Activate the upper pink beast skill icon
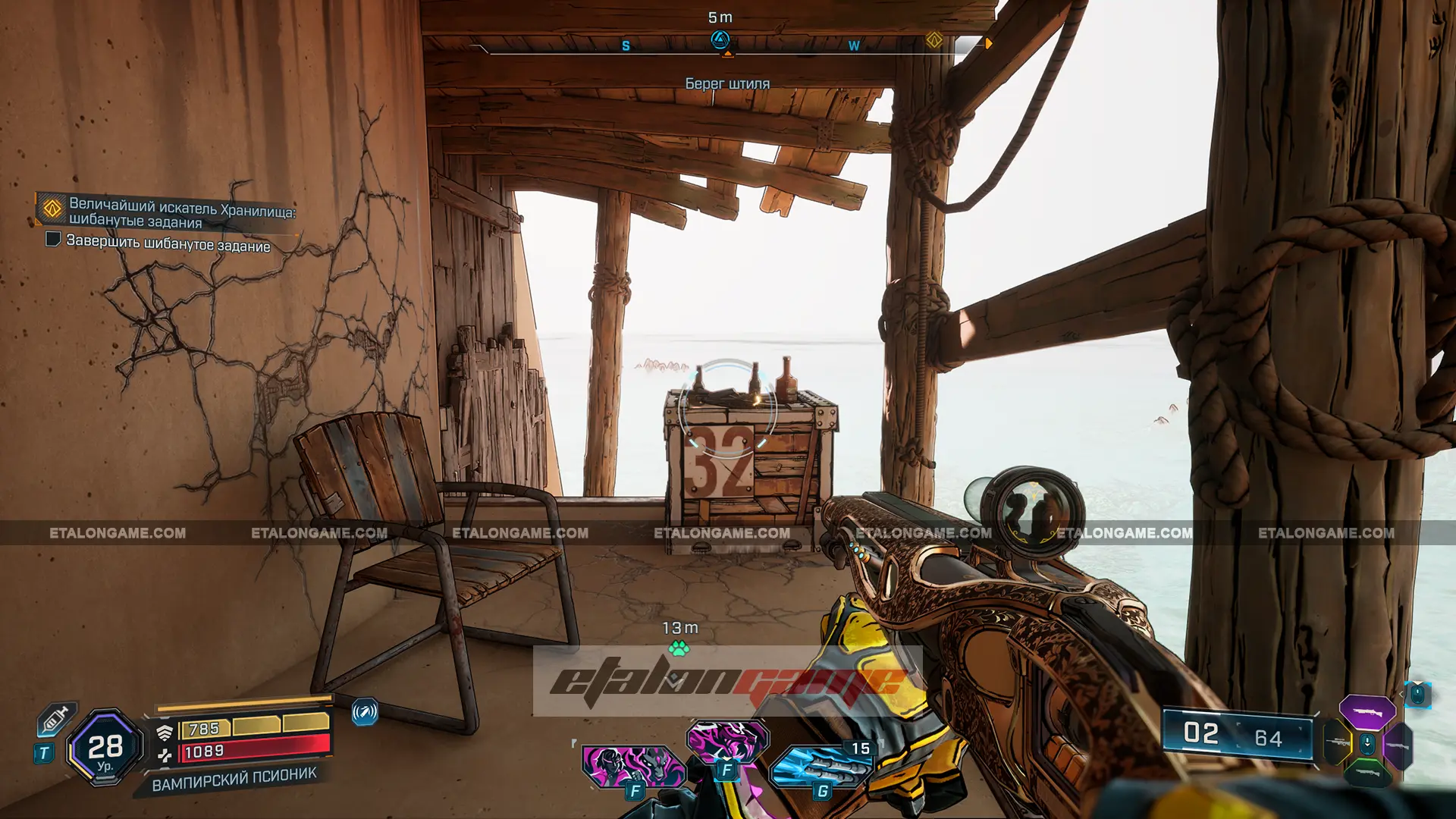This screenshot has width=1456, height=819. pos(726,741)
